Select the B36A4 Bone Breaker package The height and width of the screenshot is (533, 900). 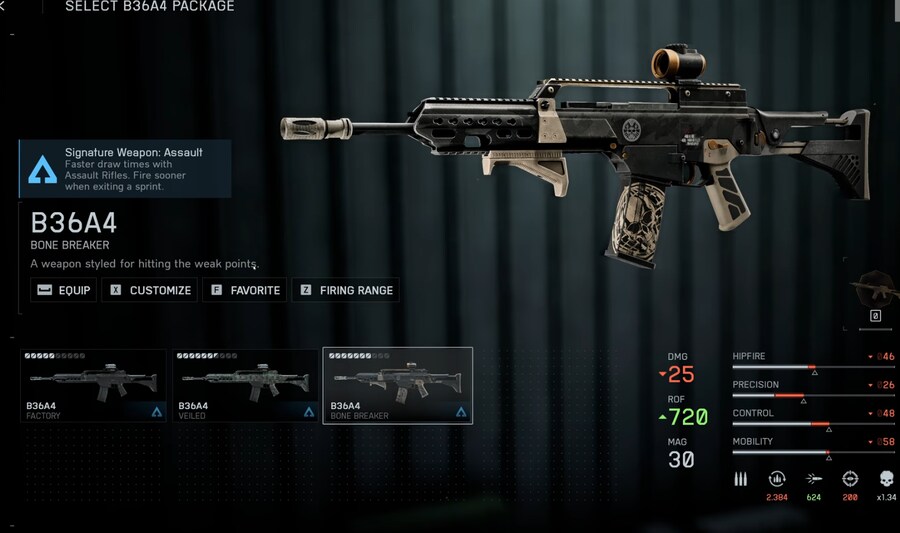[x=397, y=385]
